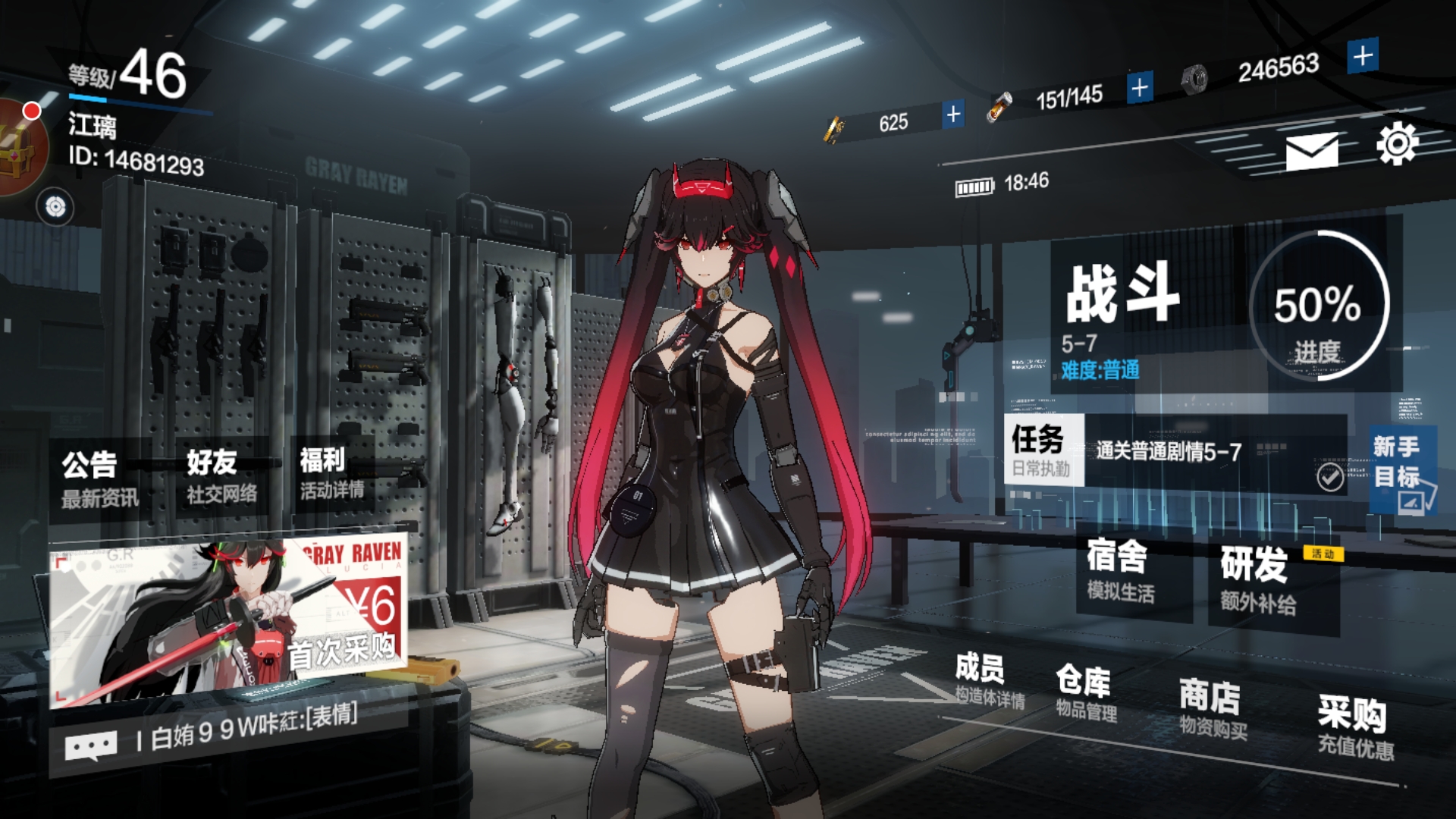Open the 研发 research menu

pos(1256,580)
